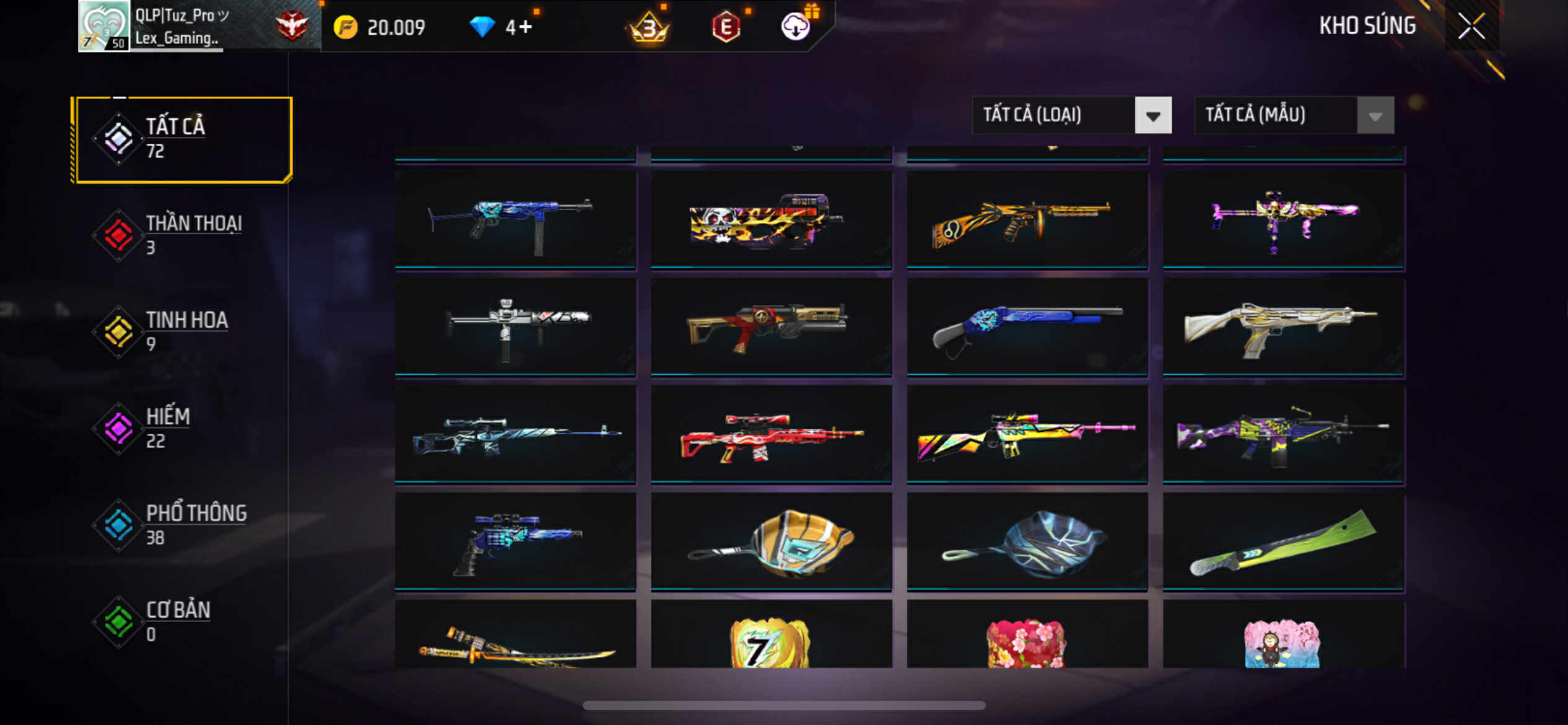Click the player profile avatar
Viewport: 1568px width, 725px height.
click(x=103, y=26)
